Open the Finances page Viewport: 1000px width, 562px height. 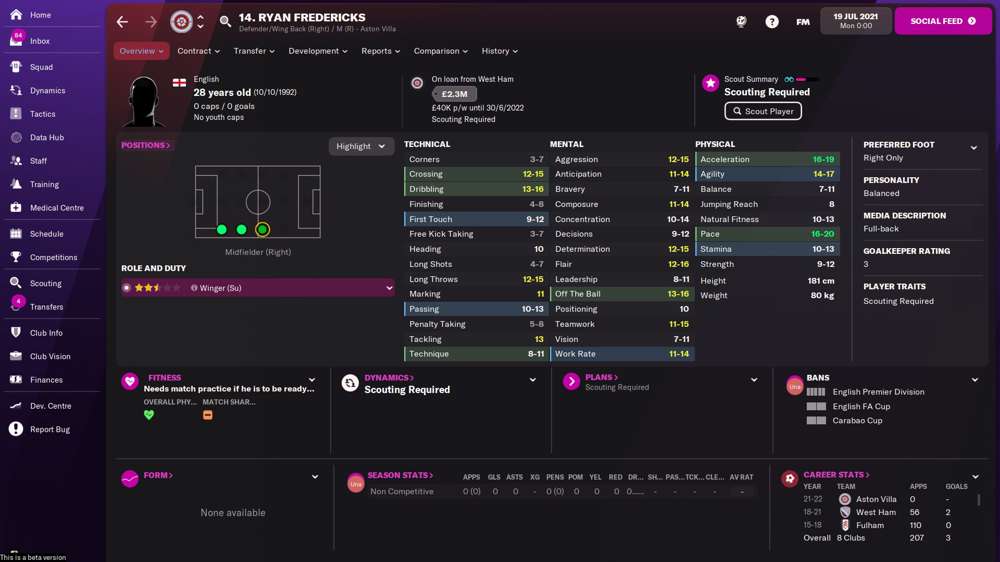click(x=46, y=380)
